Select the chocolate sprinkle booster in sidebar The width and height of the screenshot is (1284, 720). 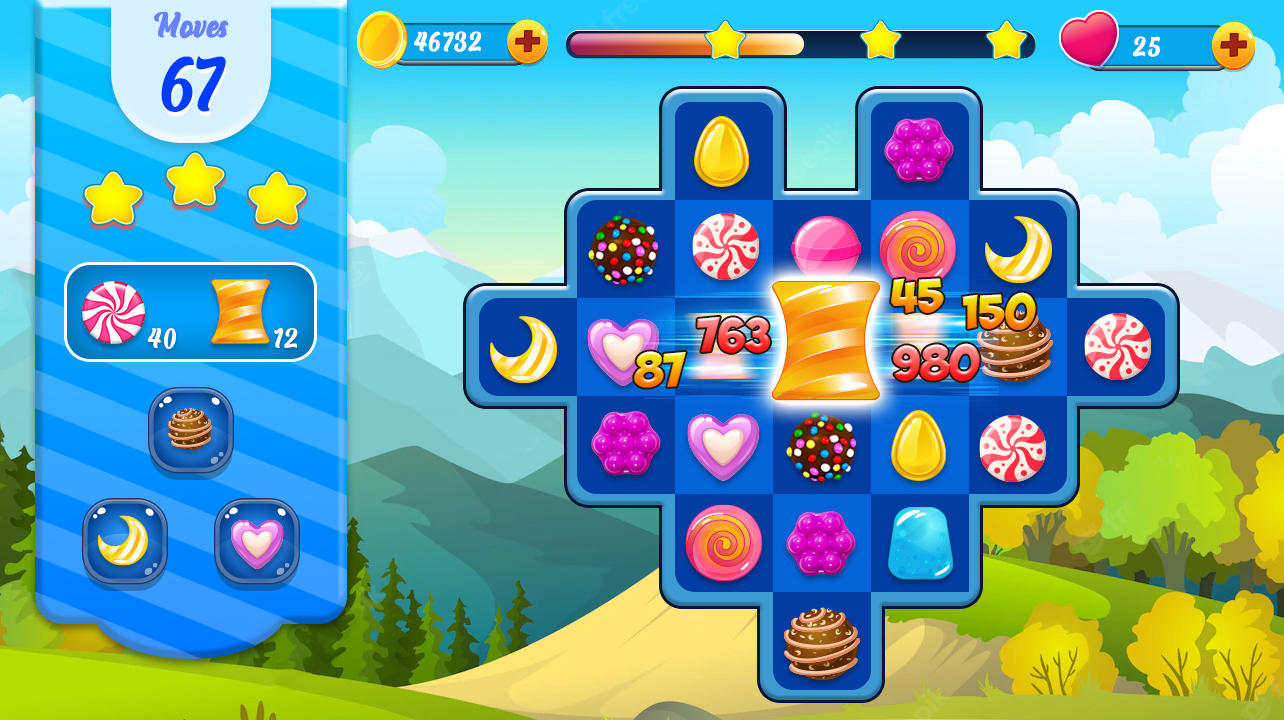coord(190,433)
